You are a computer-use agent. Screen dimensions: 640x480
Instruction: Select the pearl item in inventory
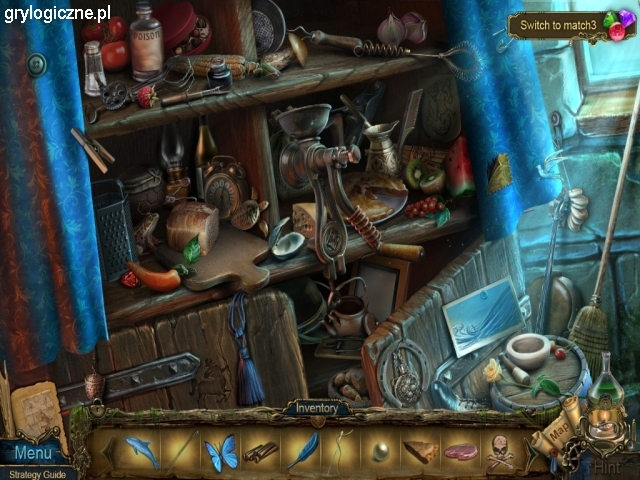click(381, 452)
